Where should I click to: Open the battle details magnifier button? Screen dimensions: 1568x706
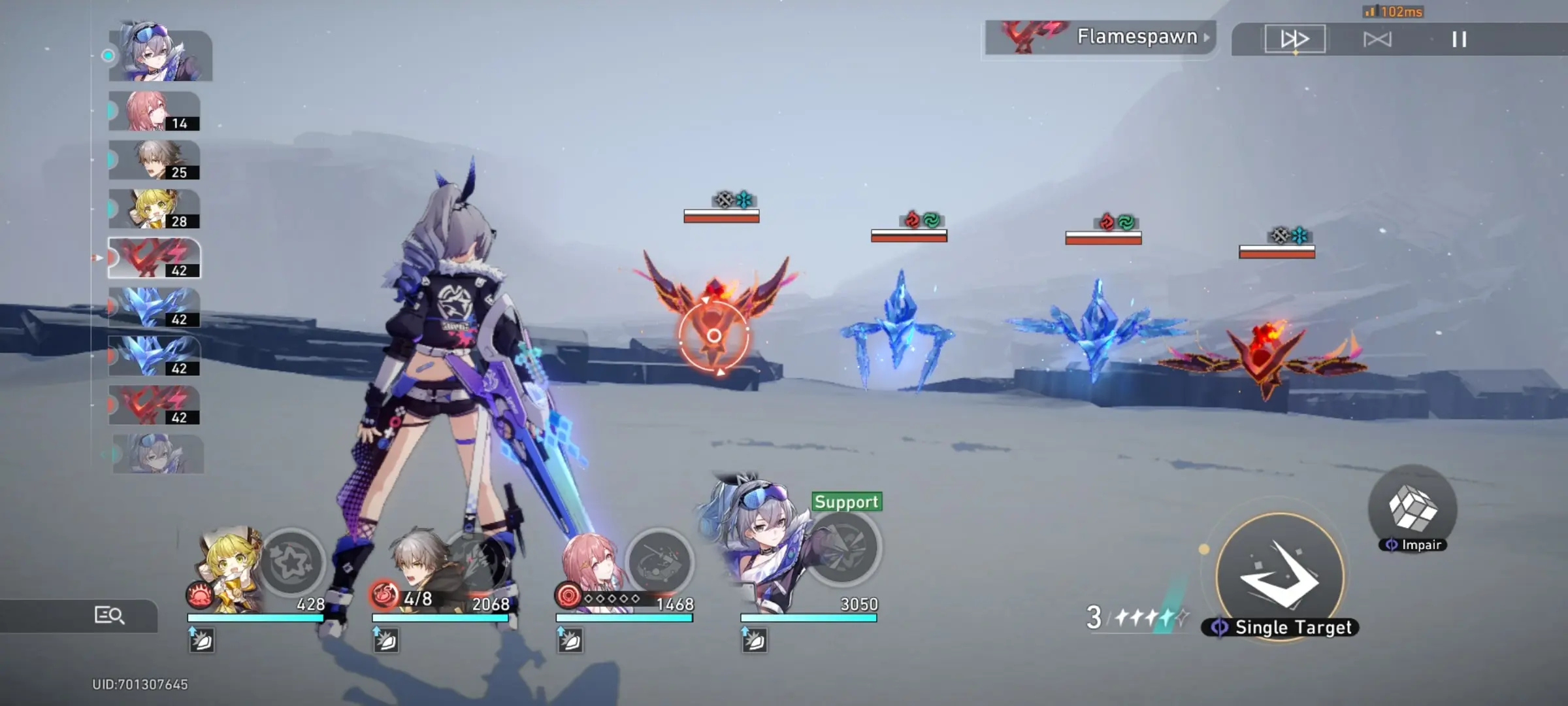(x=109, y=615)
